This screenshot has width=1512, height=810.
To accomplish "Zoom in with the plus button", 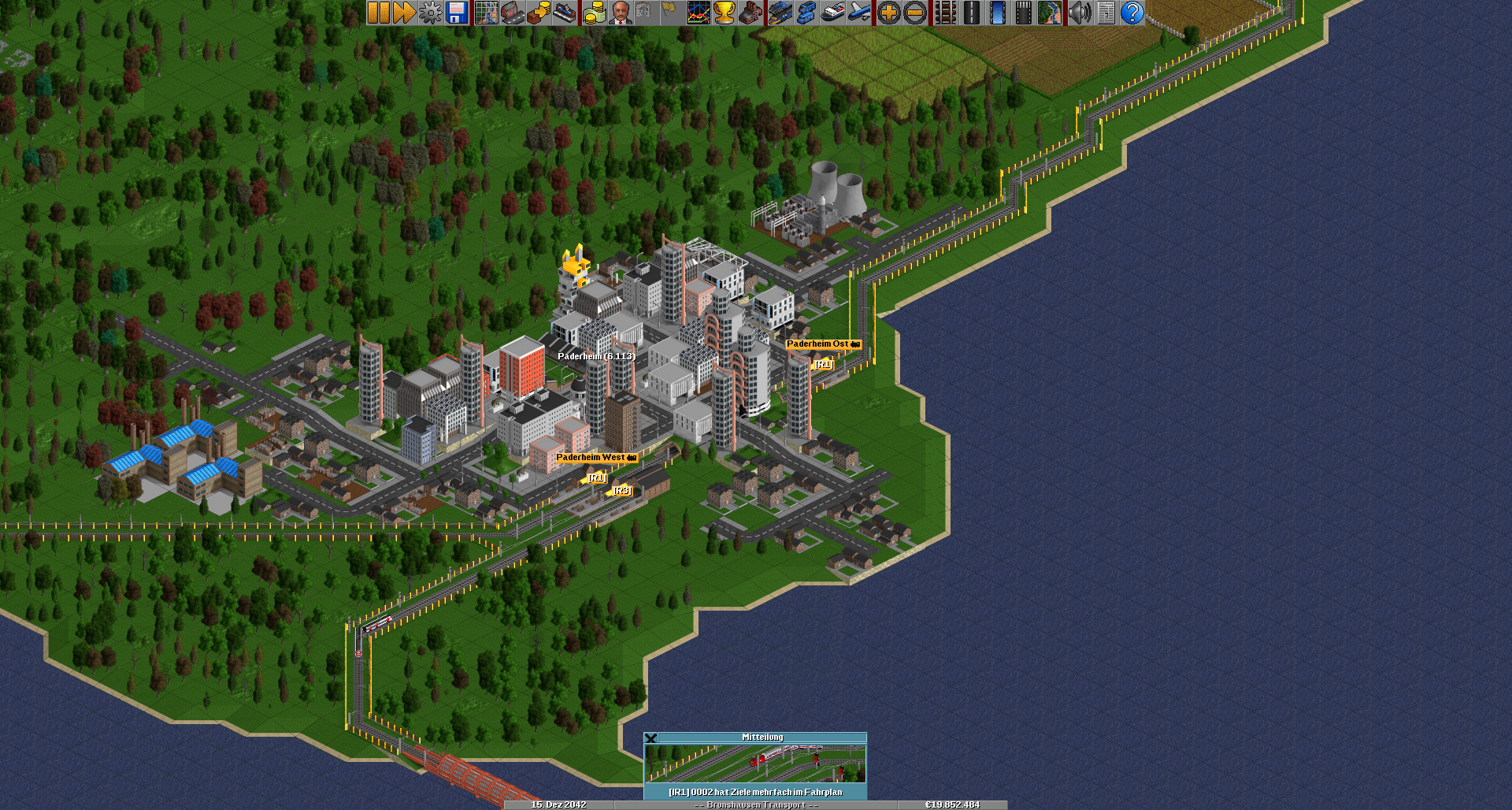I will click(889, 13).
